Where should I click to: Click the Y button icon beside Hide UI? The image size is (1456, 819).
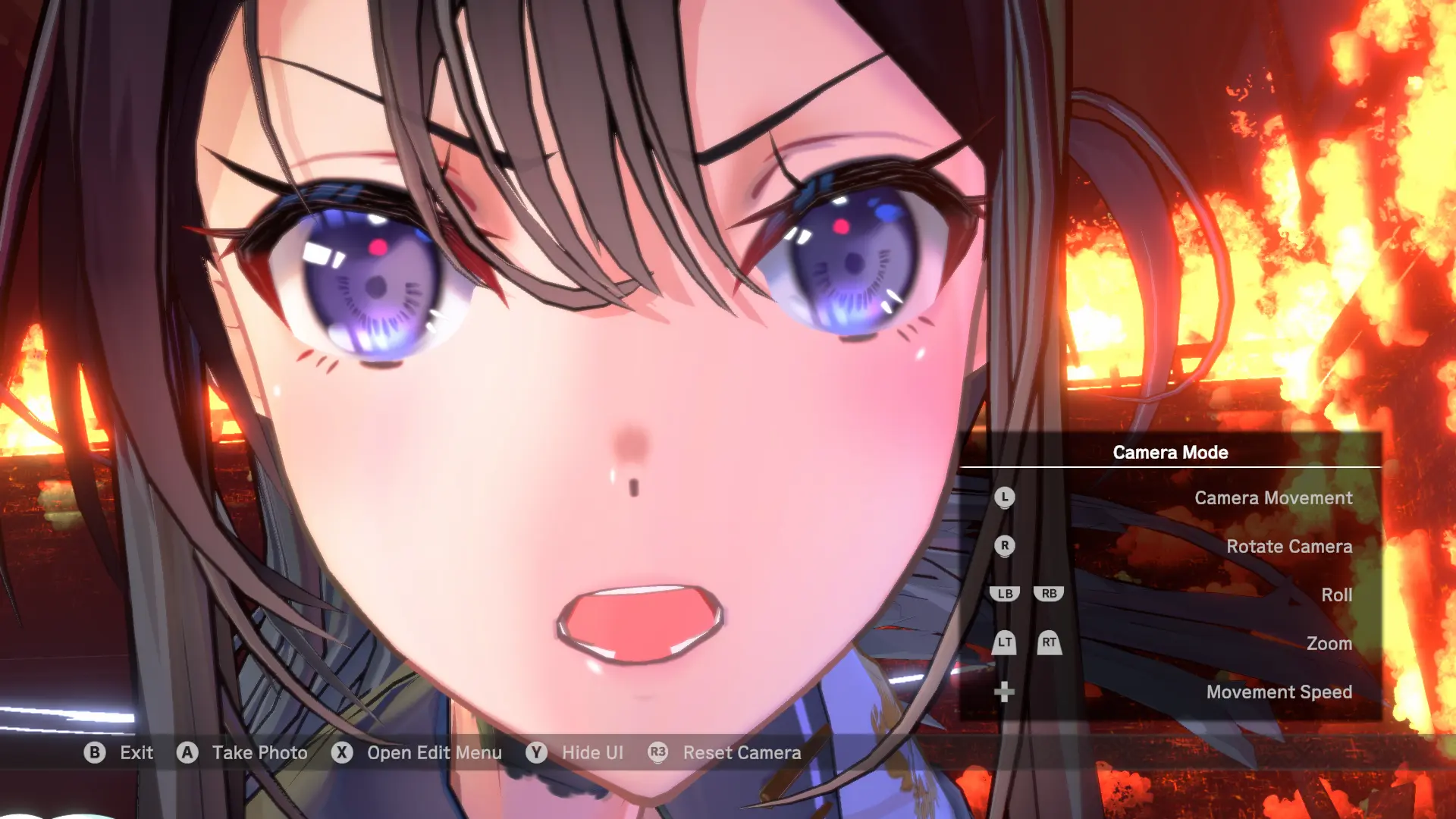[x=536, y=753]
